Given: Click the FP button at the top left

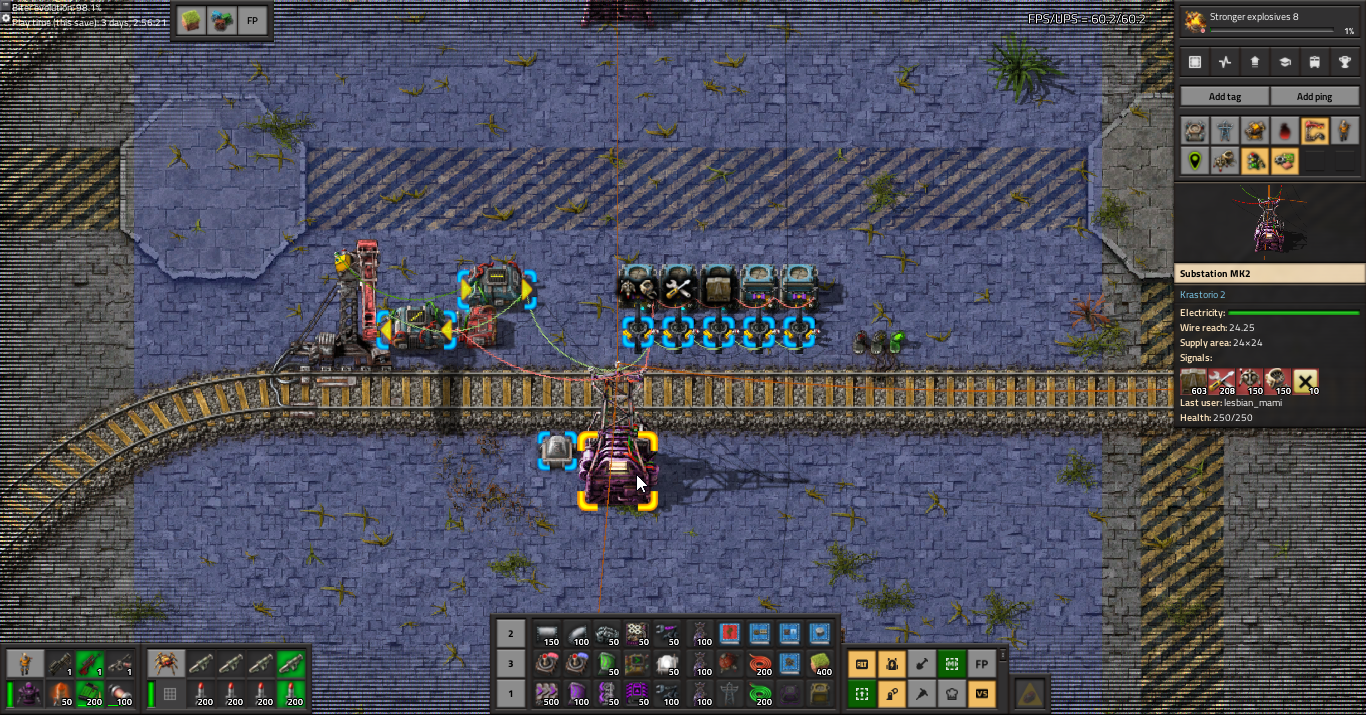Looking at the screenshot, I should 252,21.
